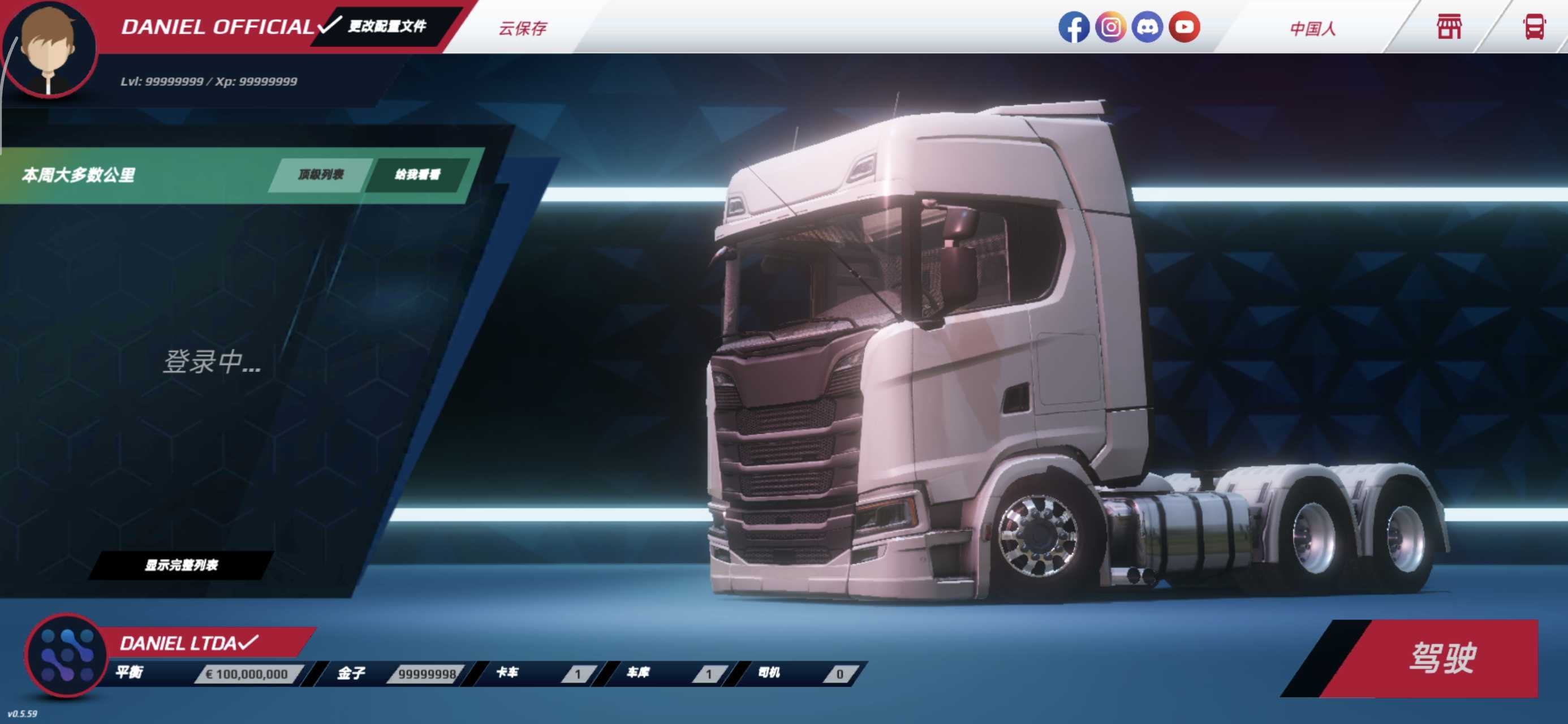Viewport: 1568px width, 724px height.
Task: Start driving with the 驾驶 button
Action: [1442, 658]
